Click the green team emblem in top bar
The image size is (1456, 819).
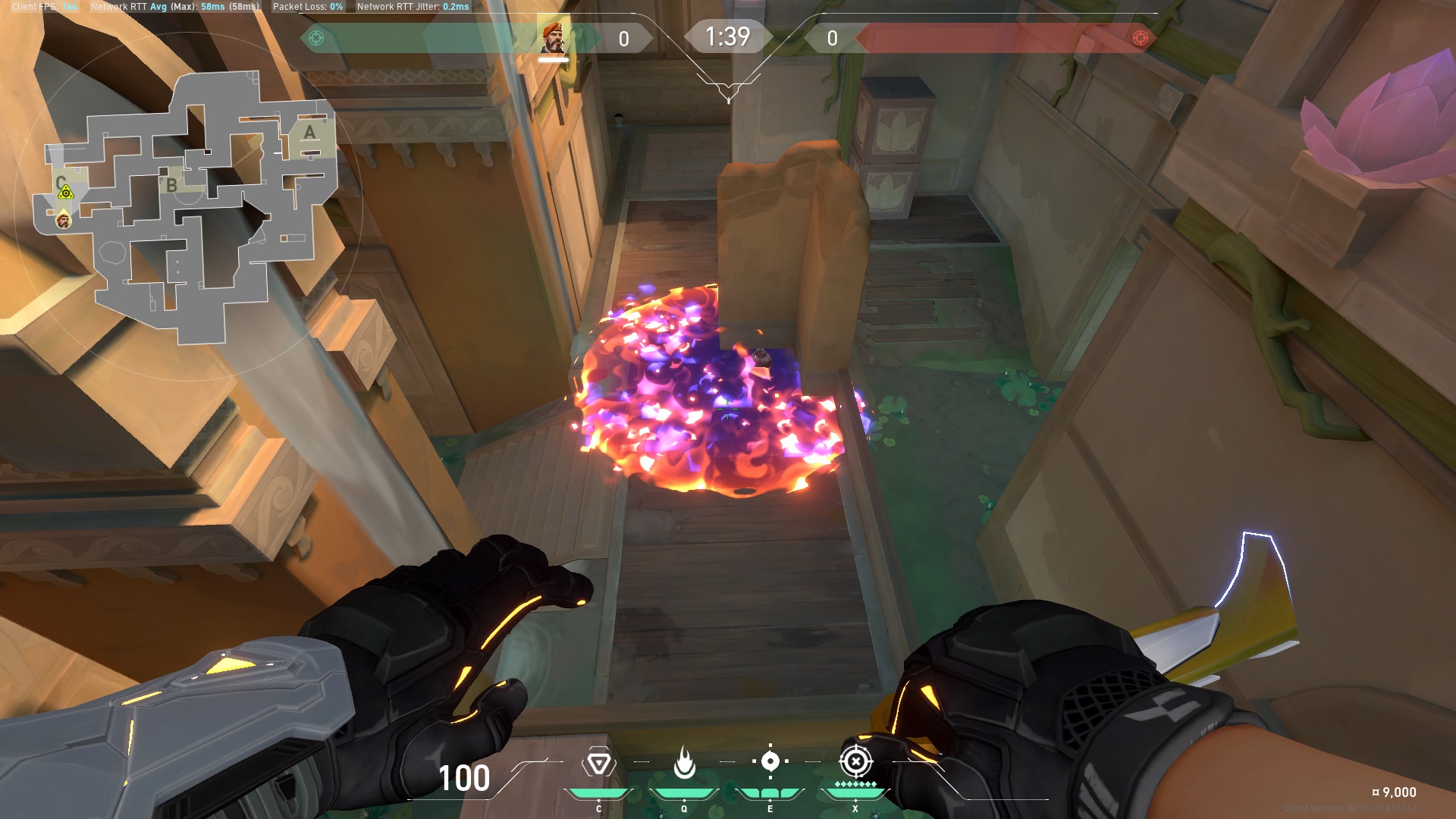pos(316,38)
